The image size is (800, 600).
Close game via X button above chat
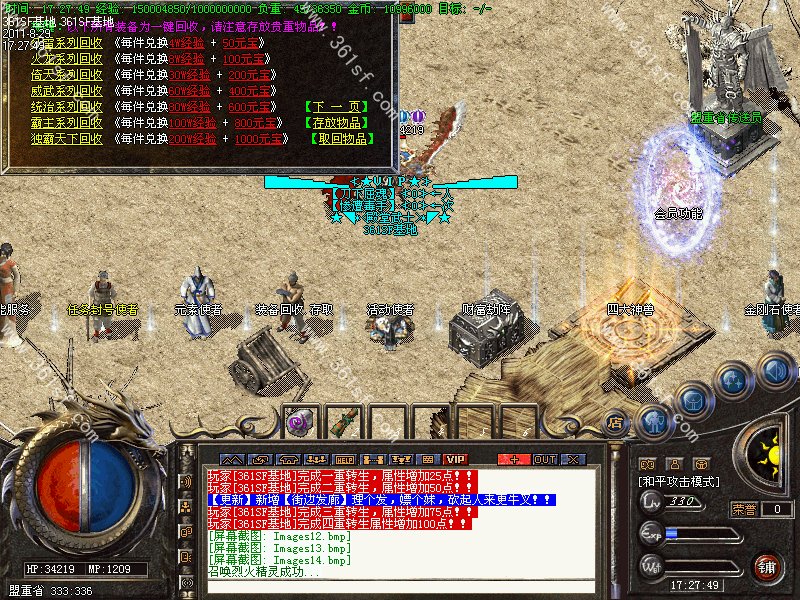(x=573, y=459)
